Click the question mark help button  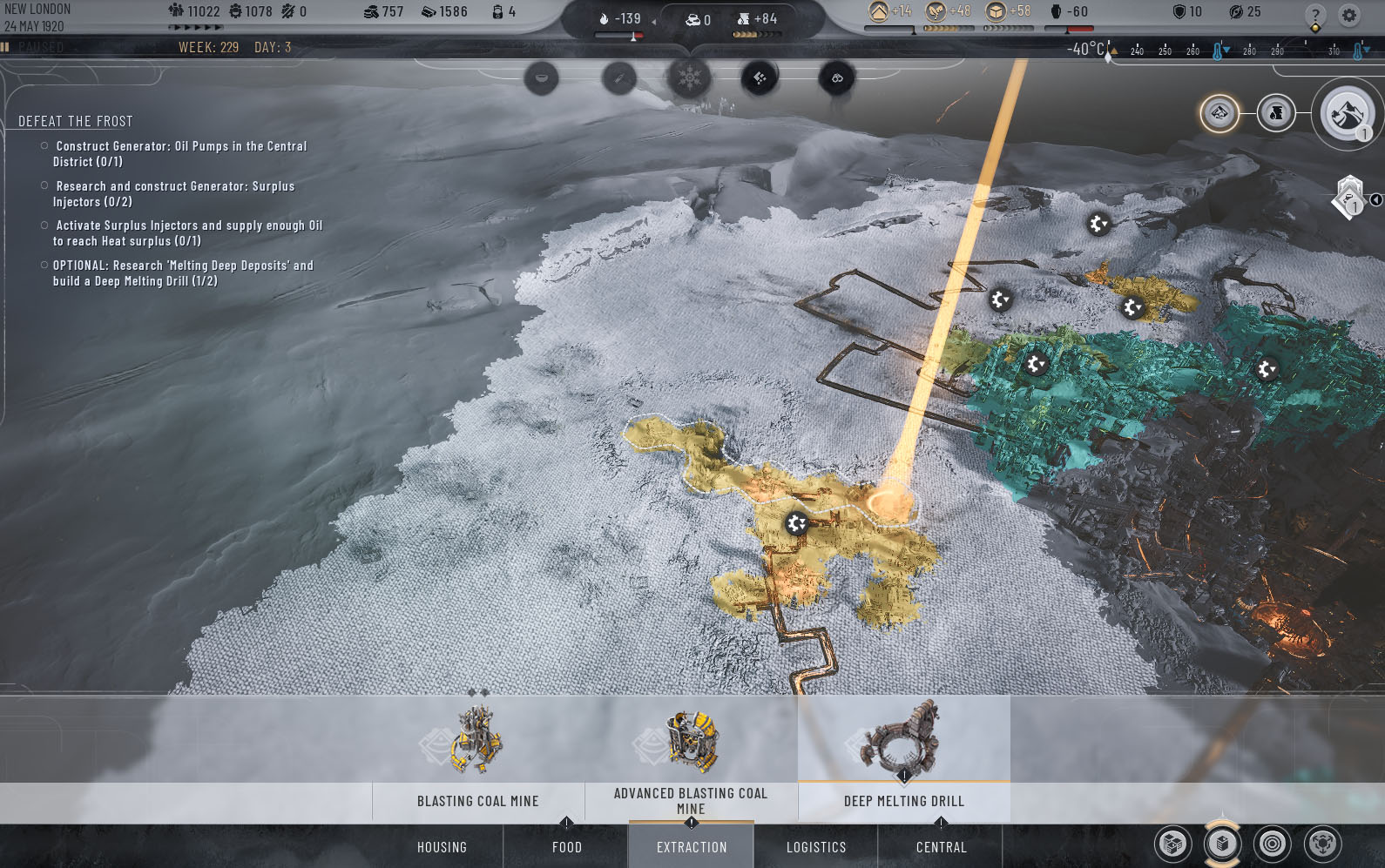tap(1315, 15)
